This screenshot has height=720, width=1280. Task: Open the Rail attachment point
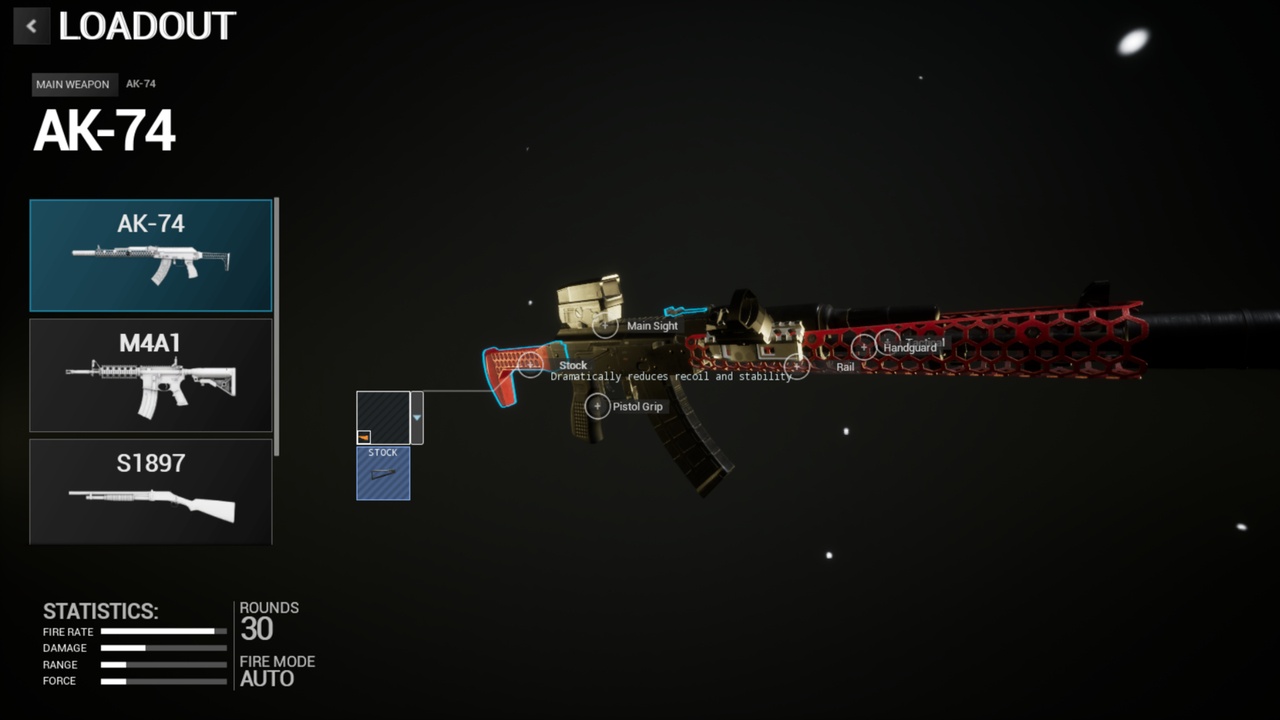[x=797, y=366]
